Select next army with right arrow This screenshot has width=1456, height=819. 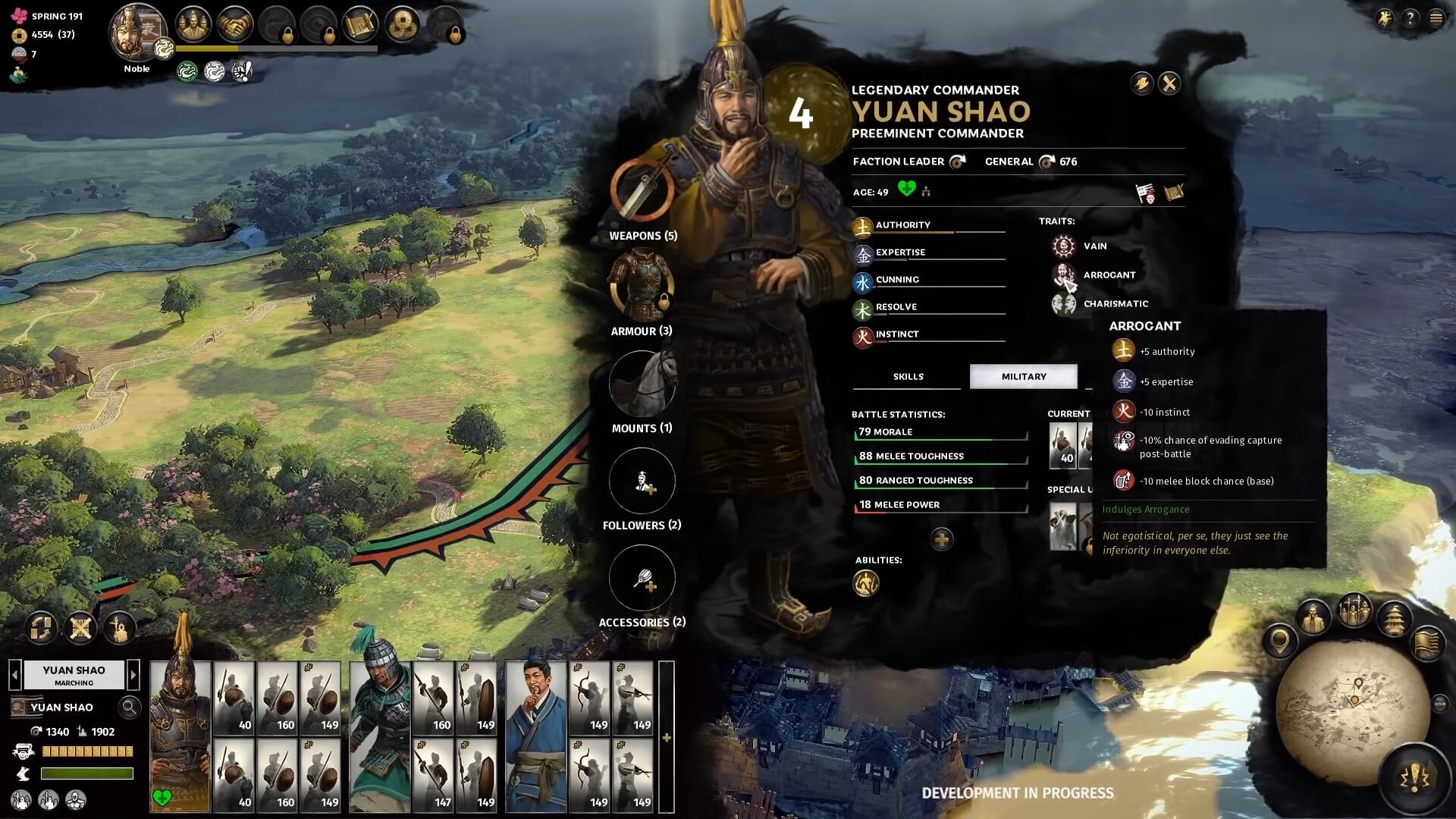[133, 674]
